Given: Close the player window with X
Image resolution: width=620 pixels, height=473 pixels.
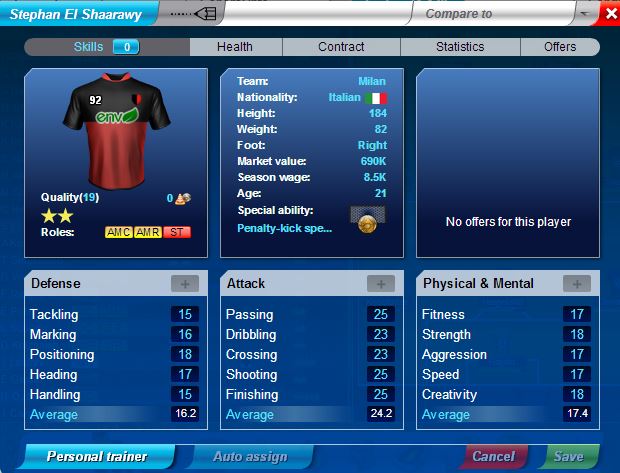Looking at the screenshot, I should [610, 14].
